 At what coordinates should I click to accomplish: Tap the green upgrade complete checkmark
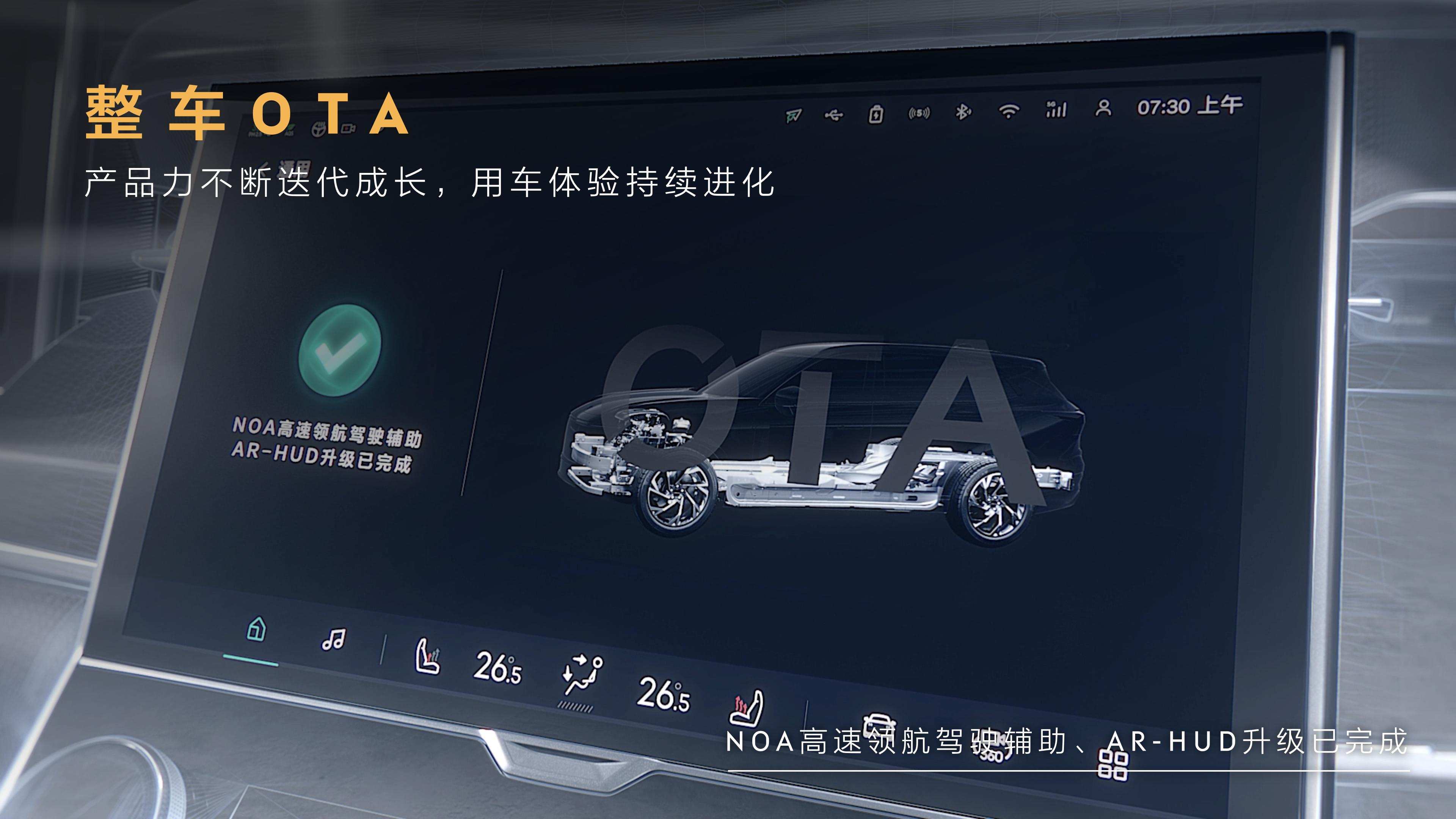(x=340, y=350)
